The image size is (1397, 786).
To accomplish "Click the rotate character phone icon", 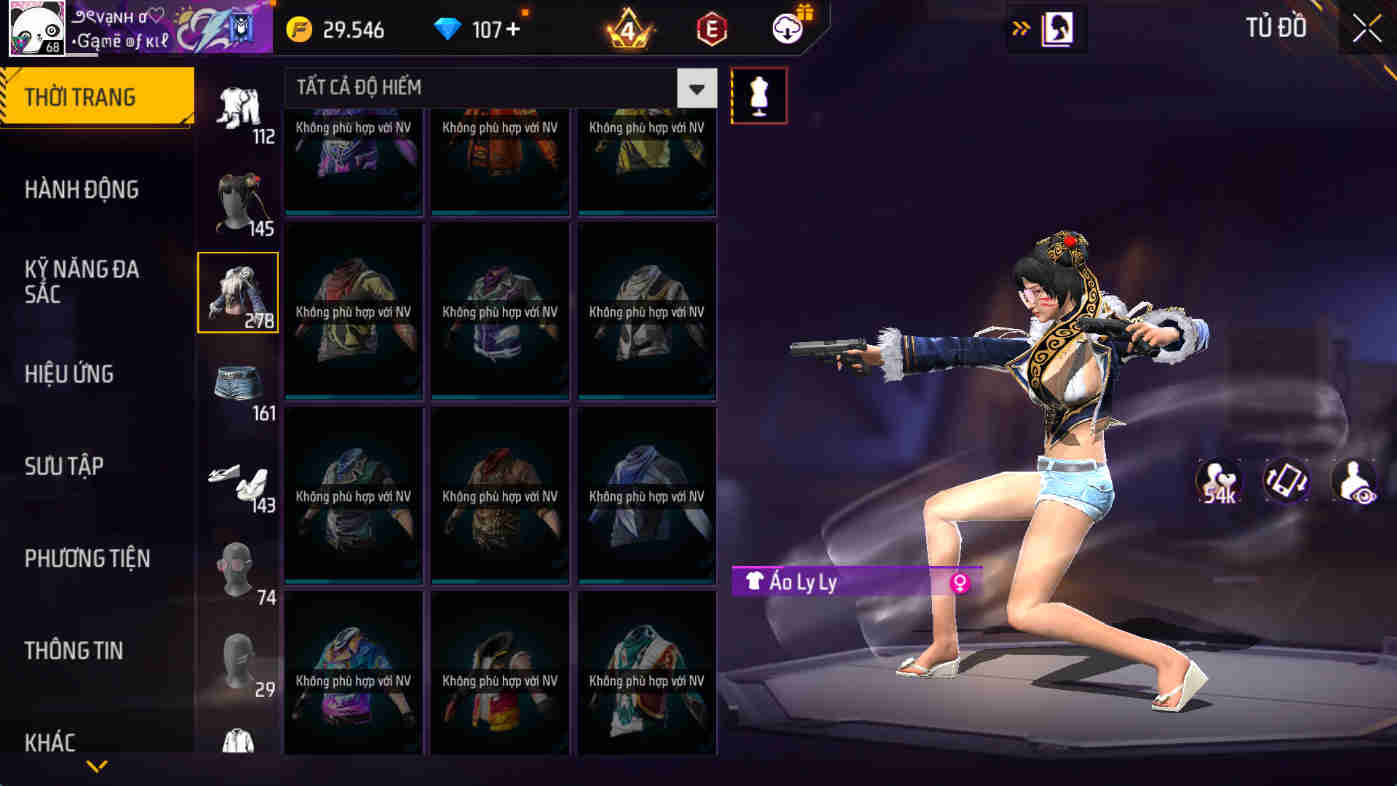I will [x=1284, y=481].
